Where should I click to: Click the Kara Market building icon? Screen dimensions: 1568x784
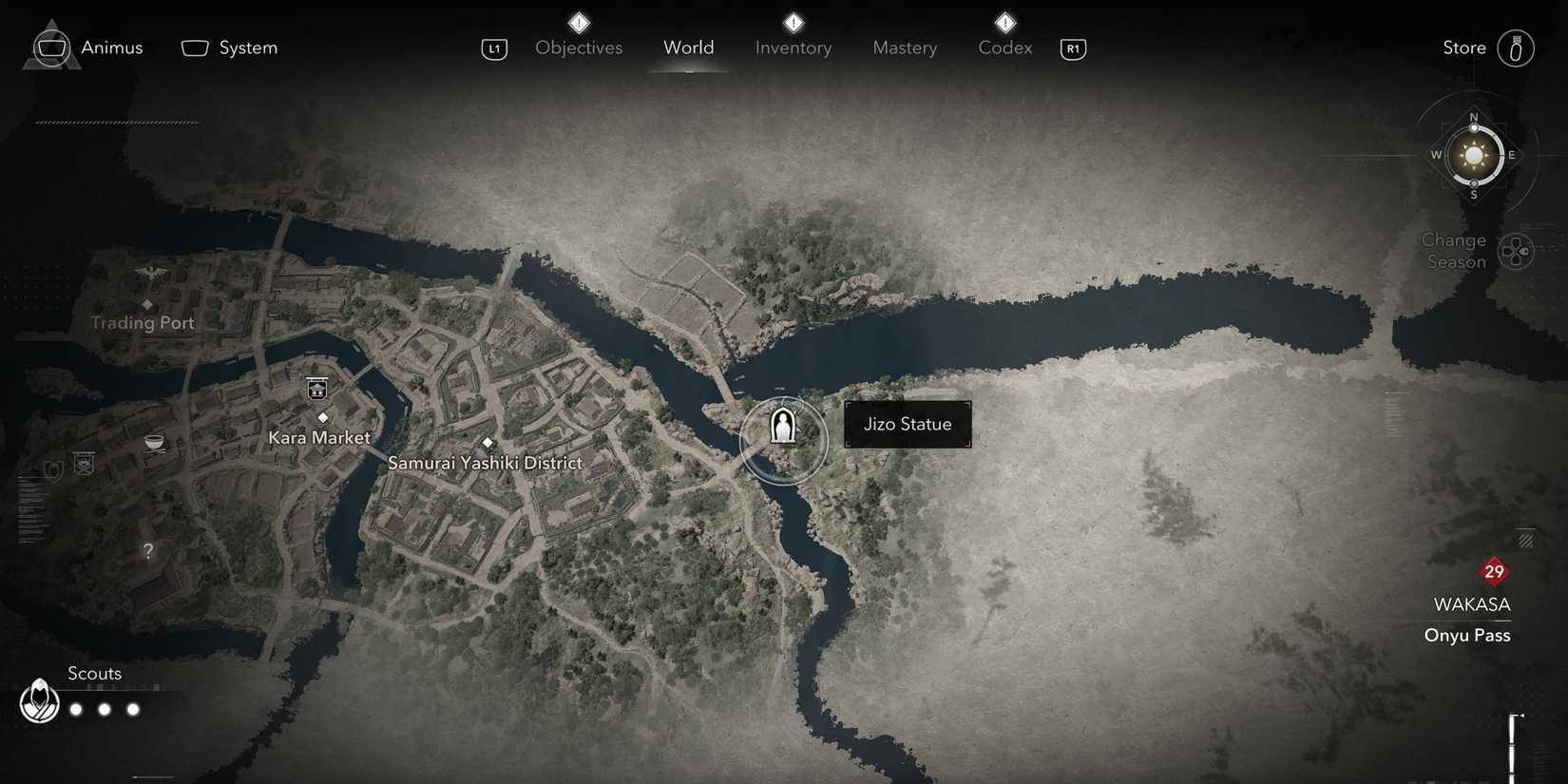tap(317, 389)
